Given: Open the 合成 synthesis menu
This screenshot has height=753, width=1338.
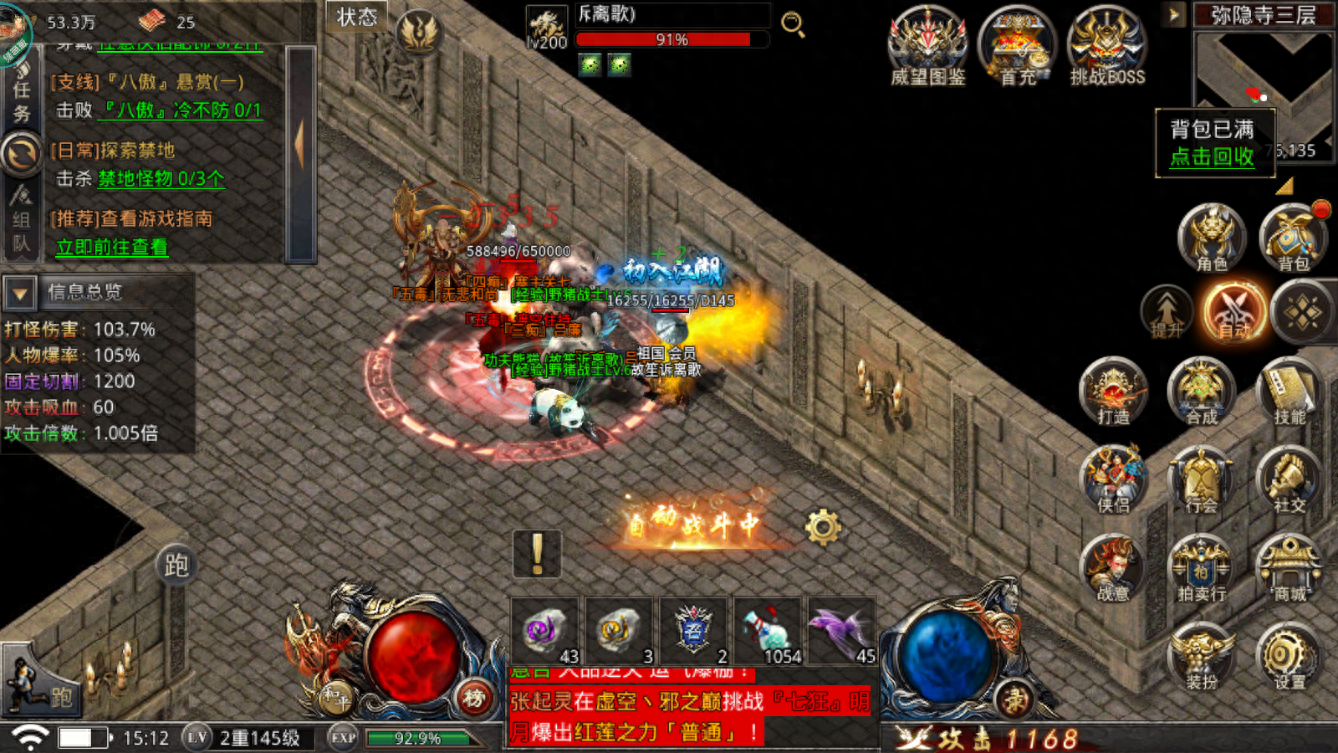Looking at the screenshot, I should coord(1201,390).
